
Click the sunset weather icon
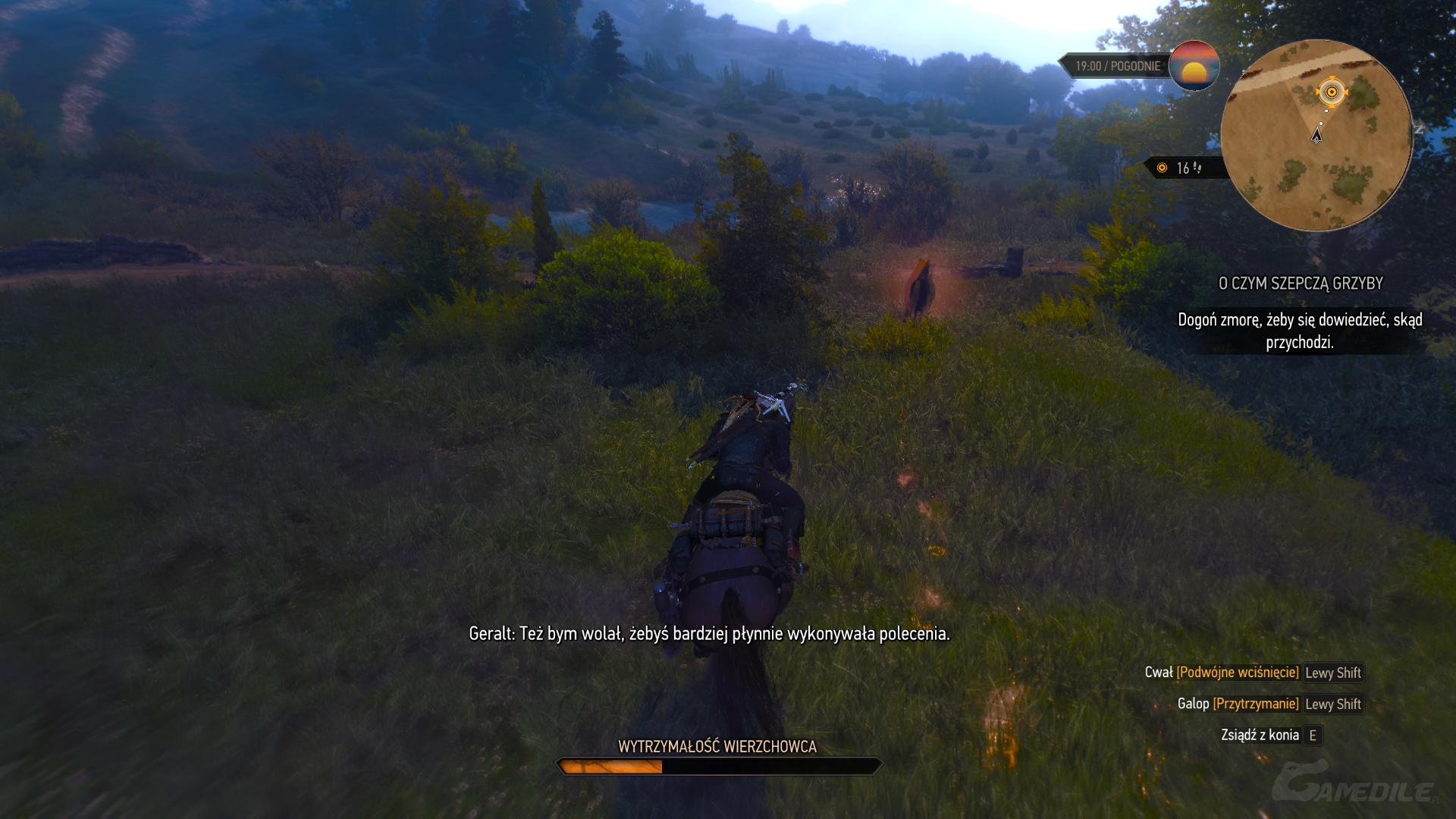[x=1194, y=66]
